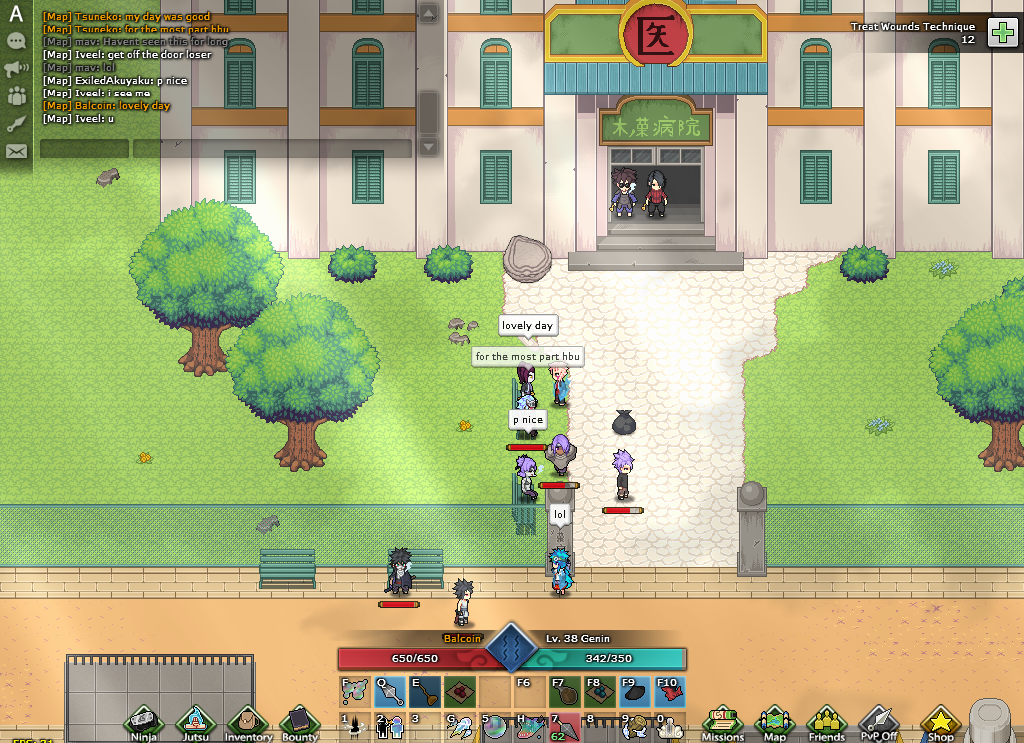
Task: Select the black hat item in F9
Action: (633, 691)
